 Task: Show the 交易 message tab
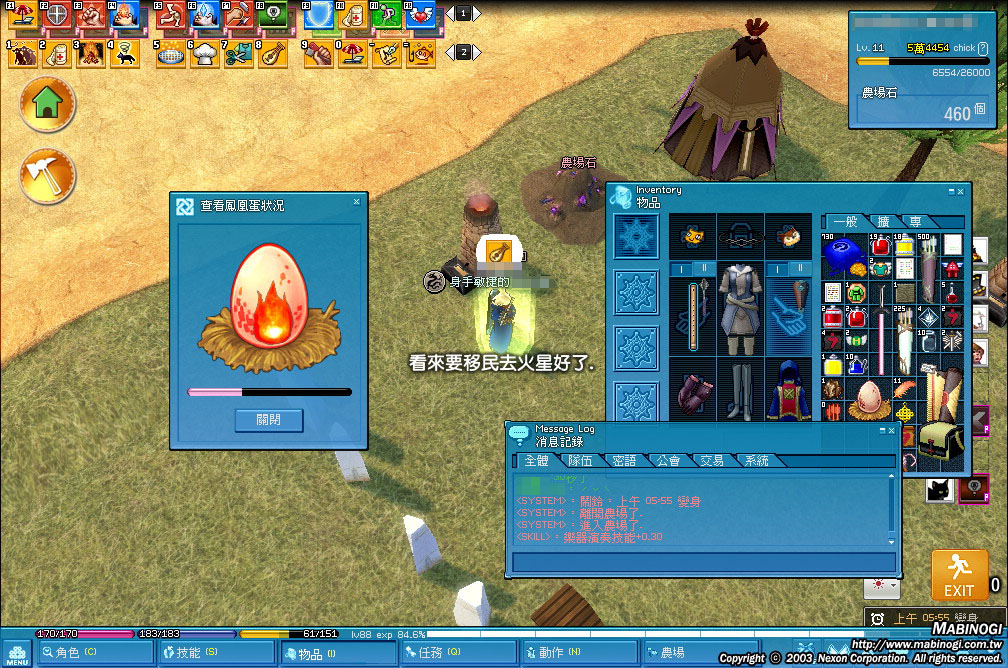click(x=711, y=461)
